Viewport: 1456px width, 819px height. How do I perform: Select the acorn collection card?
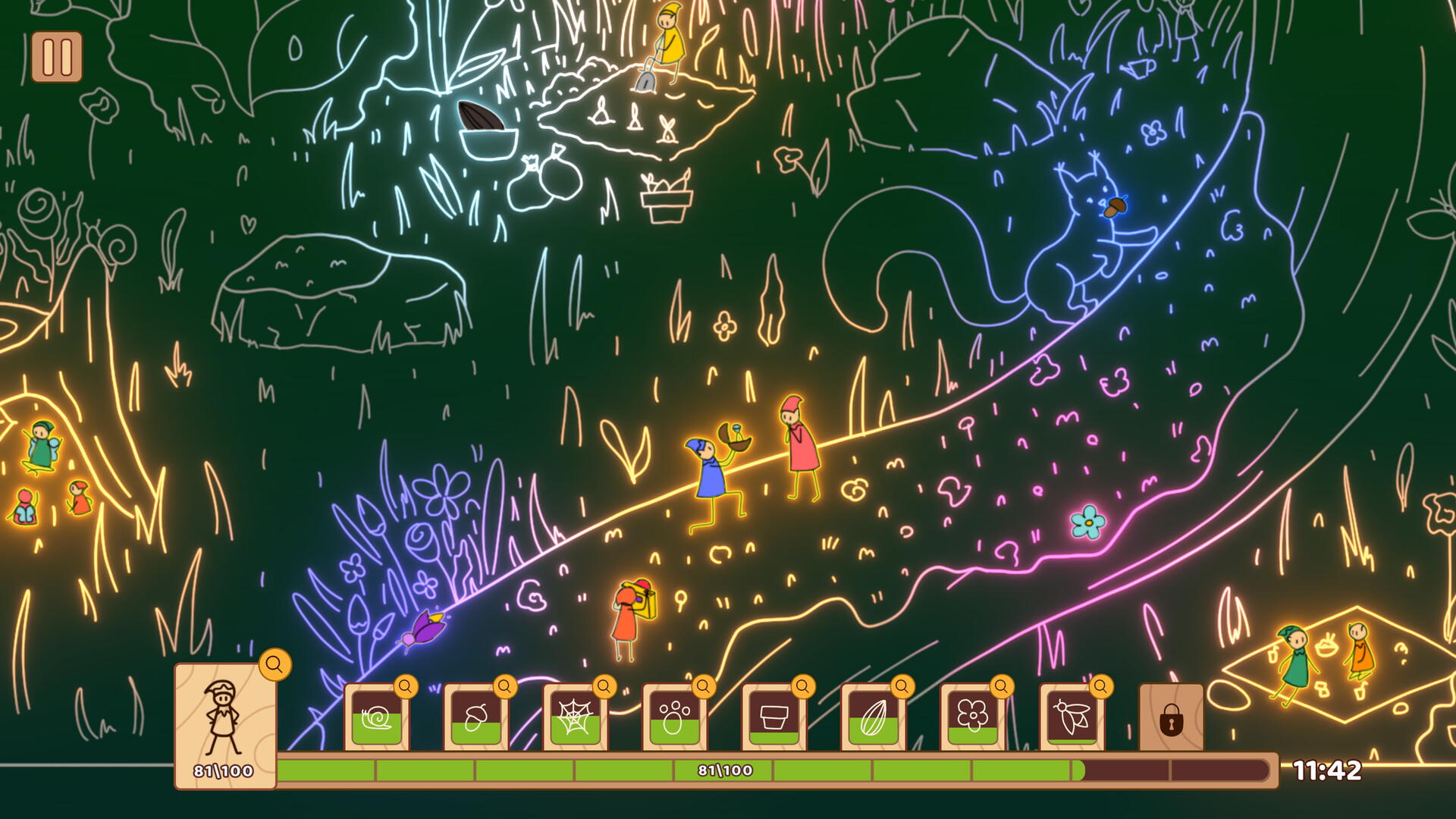pyautogui.click(x=475, y=717)
